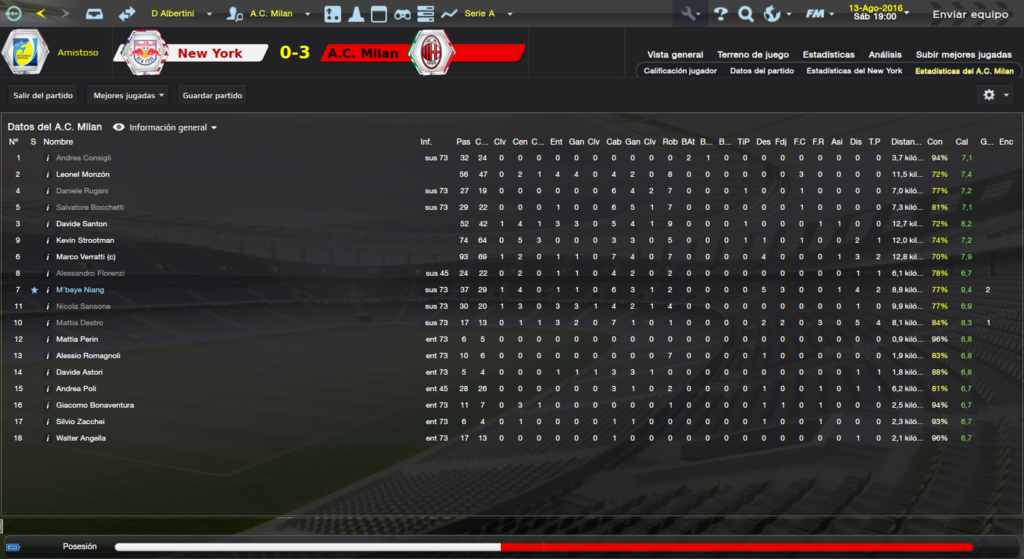Screen dimensions: 1024x559
Task: Open the Datos del partido subtab
Action: [762, 71]
